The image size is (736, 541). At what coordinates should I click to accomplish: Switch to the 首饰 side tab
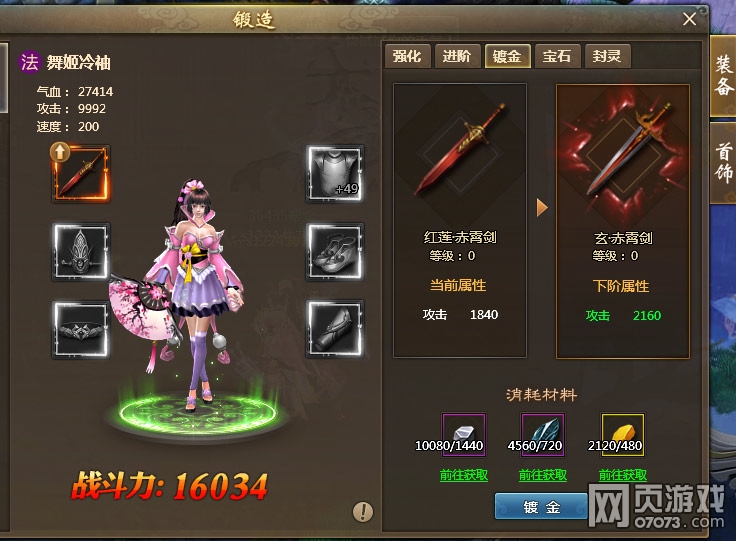(723, 160)
